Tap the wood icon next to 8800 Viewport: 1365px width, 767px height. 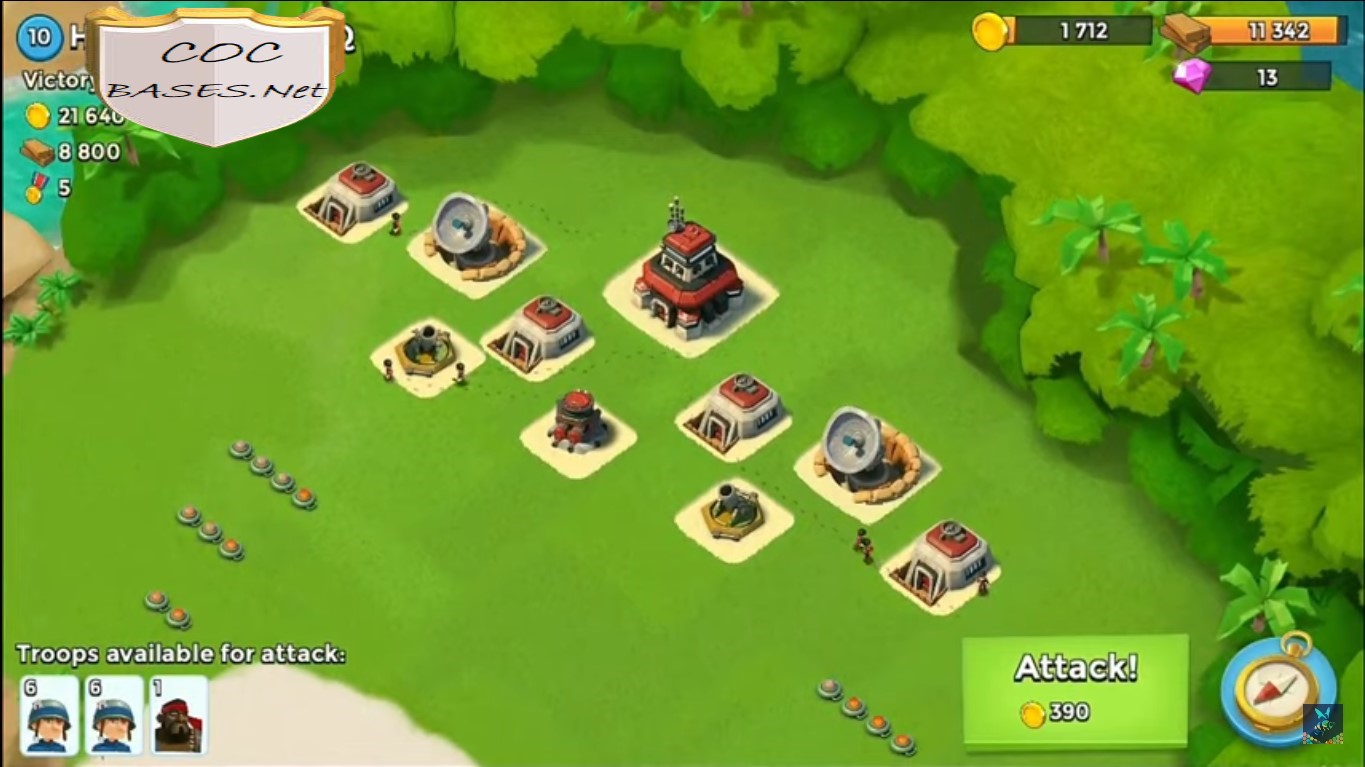coord(38,151)
